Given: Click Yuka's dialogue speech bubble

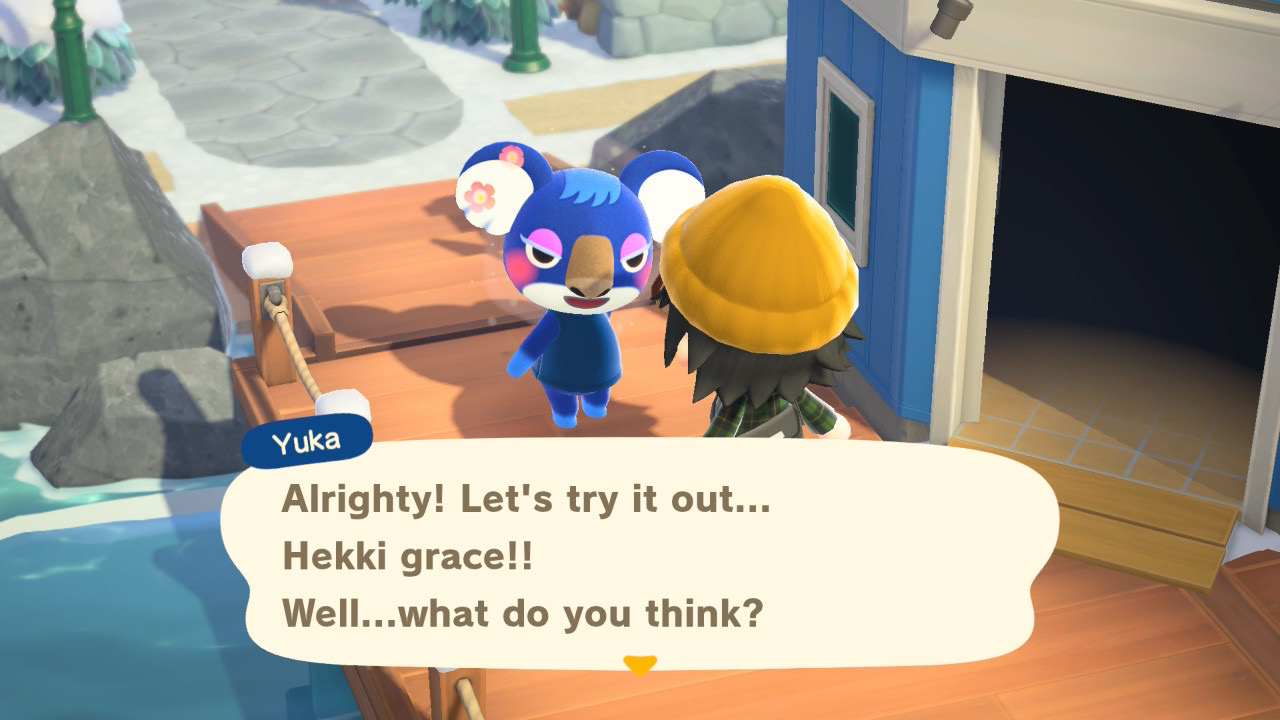Looking at the screenshot, I should (x=640, y=555).
